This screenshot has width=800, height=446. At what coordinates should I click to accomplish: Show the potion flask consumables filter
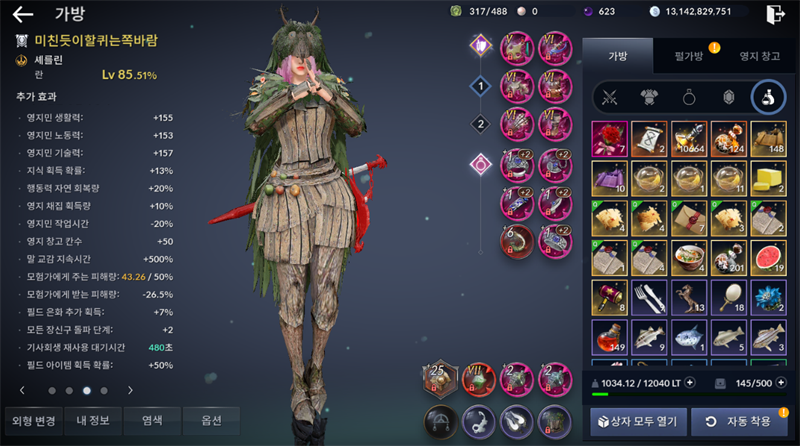[x=768, y=98]
